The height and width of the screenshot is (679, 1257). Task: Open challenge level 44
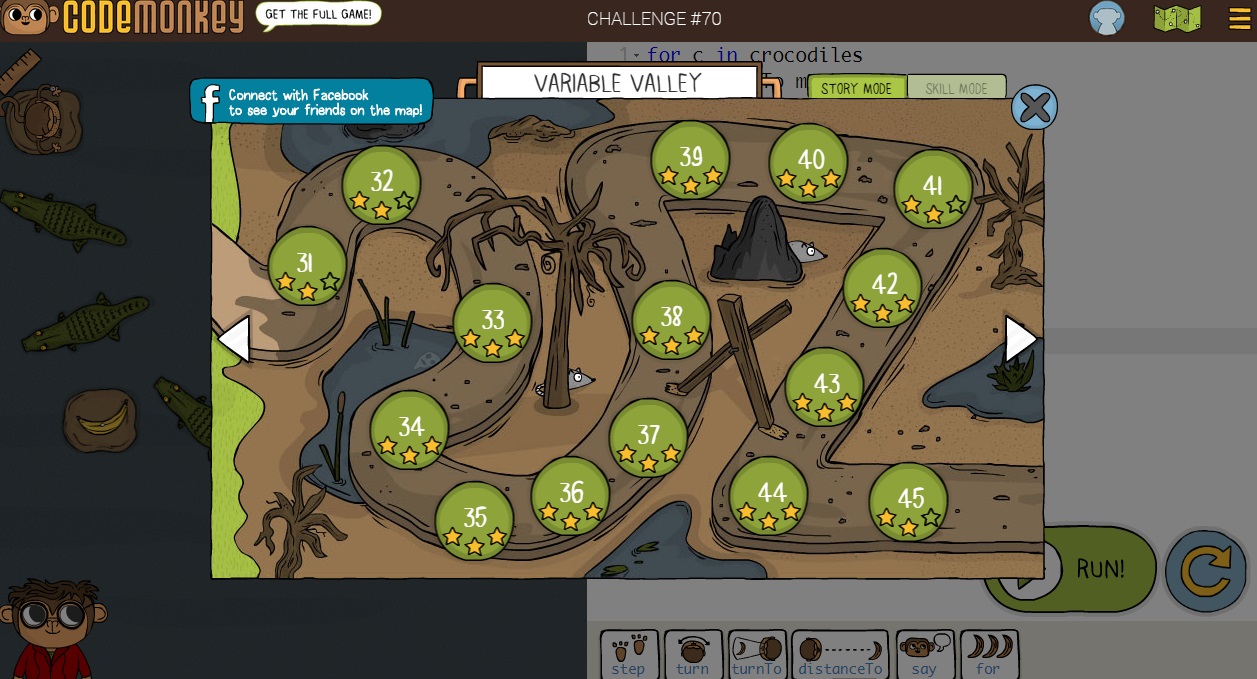pos(768,496)
